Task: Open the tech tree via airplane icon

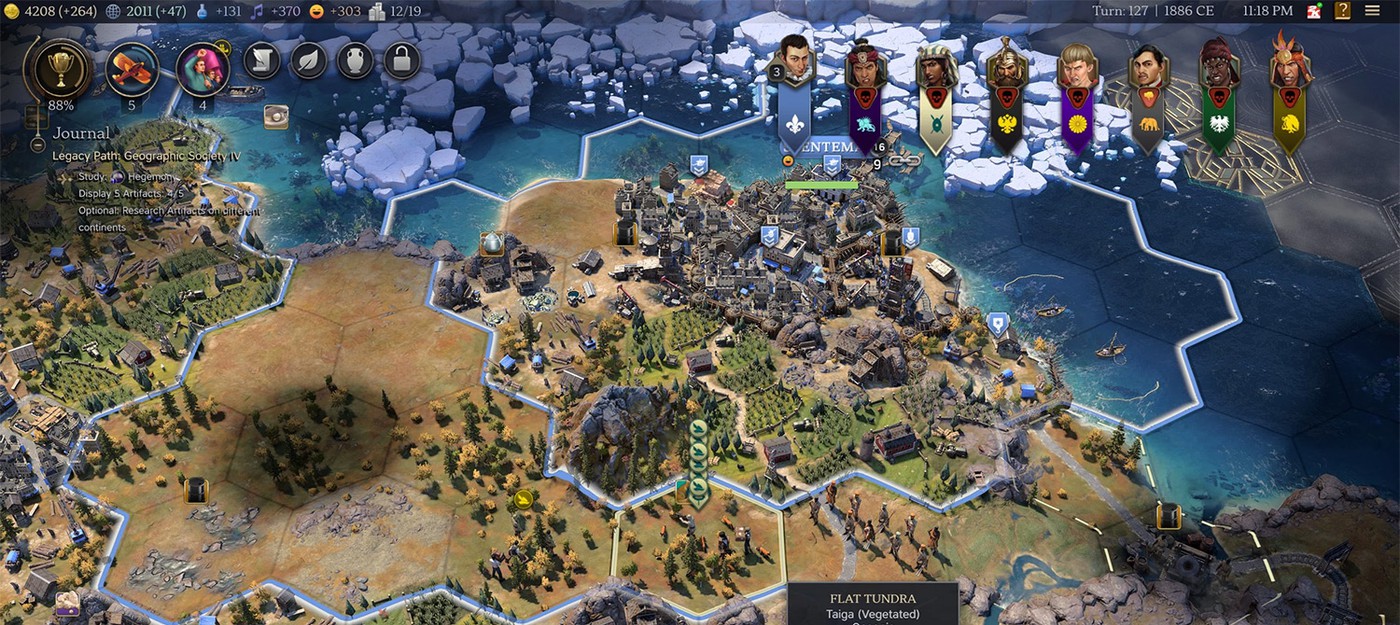Action: (132, 68)
